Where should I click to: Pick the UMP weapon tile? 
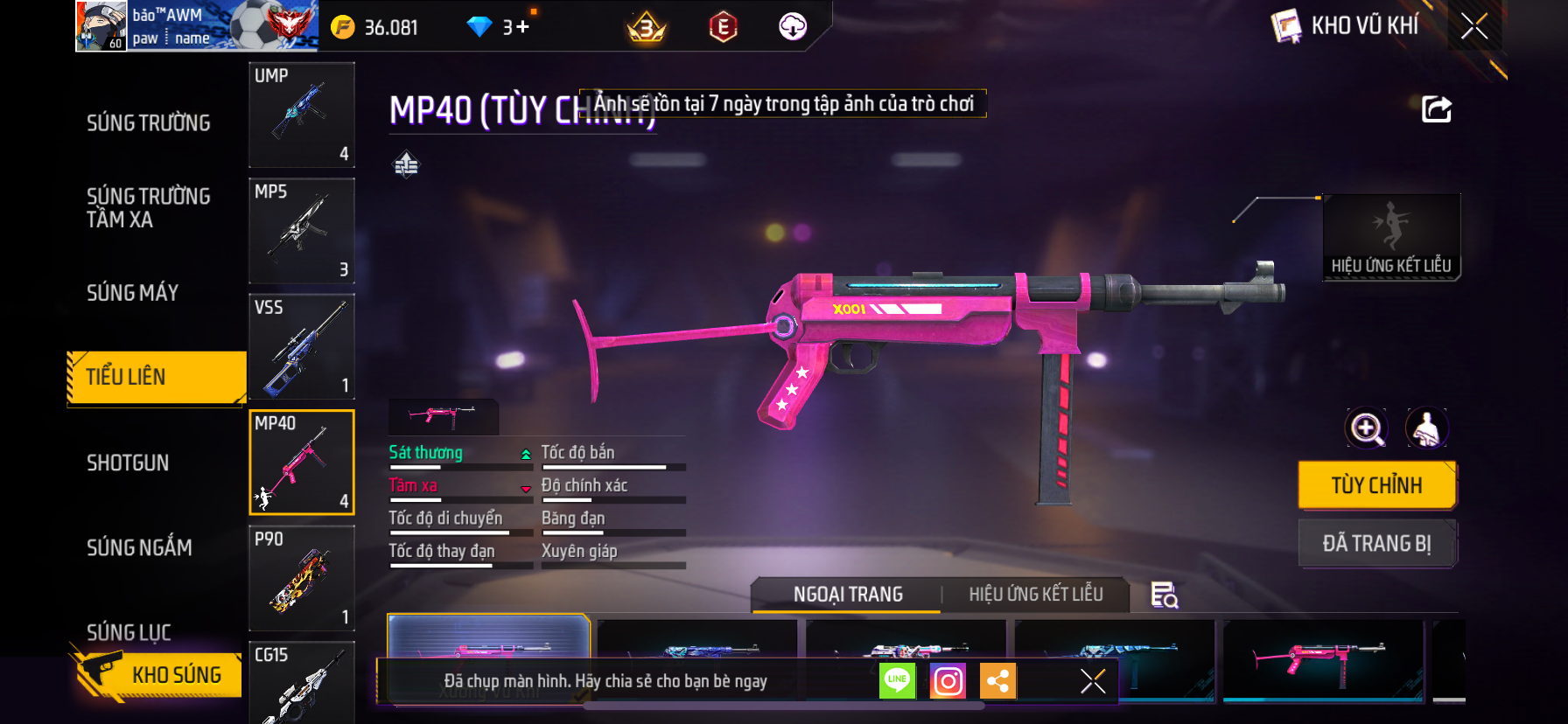pyautogui.click(x=302, y=115)
